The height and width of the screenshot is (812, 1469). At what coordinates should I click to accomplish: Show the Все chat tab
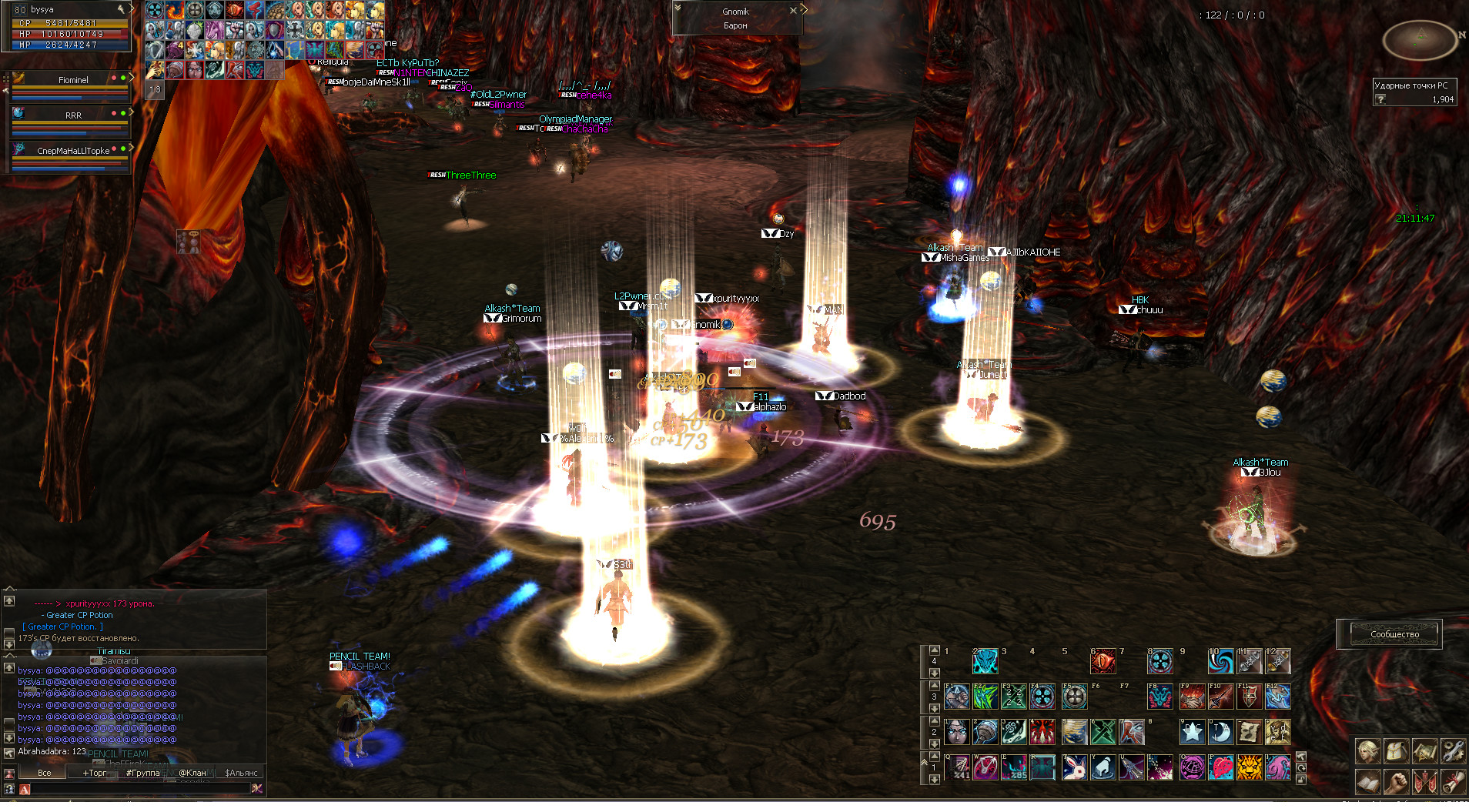click(45, 773)
